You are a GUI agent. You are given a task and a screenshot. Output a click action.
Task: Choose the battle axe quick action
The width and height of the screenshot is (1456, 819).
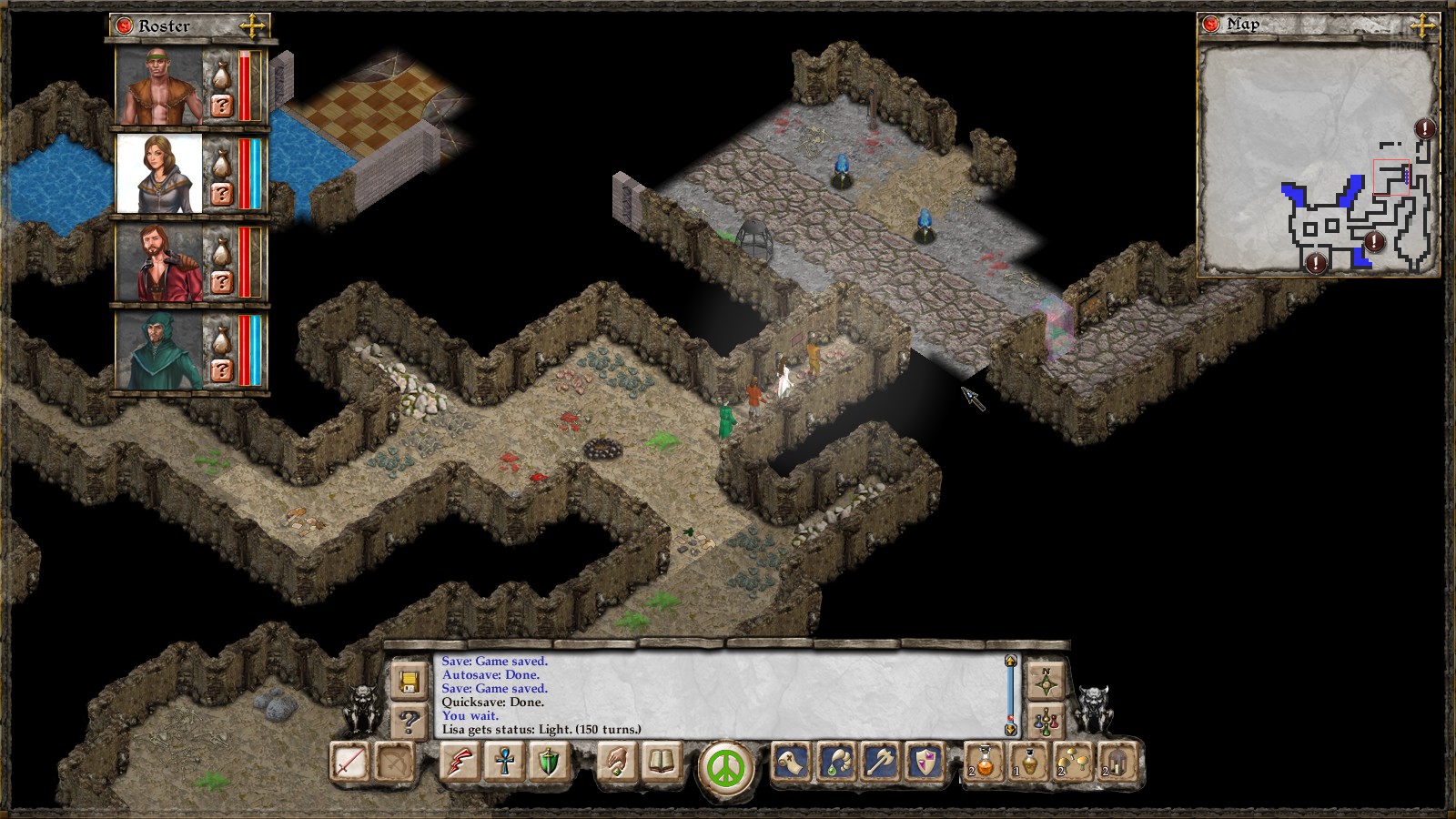coord(881,763)
